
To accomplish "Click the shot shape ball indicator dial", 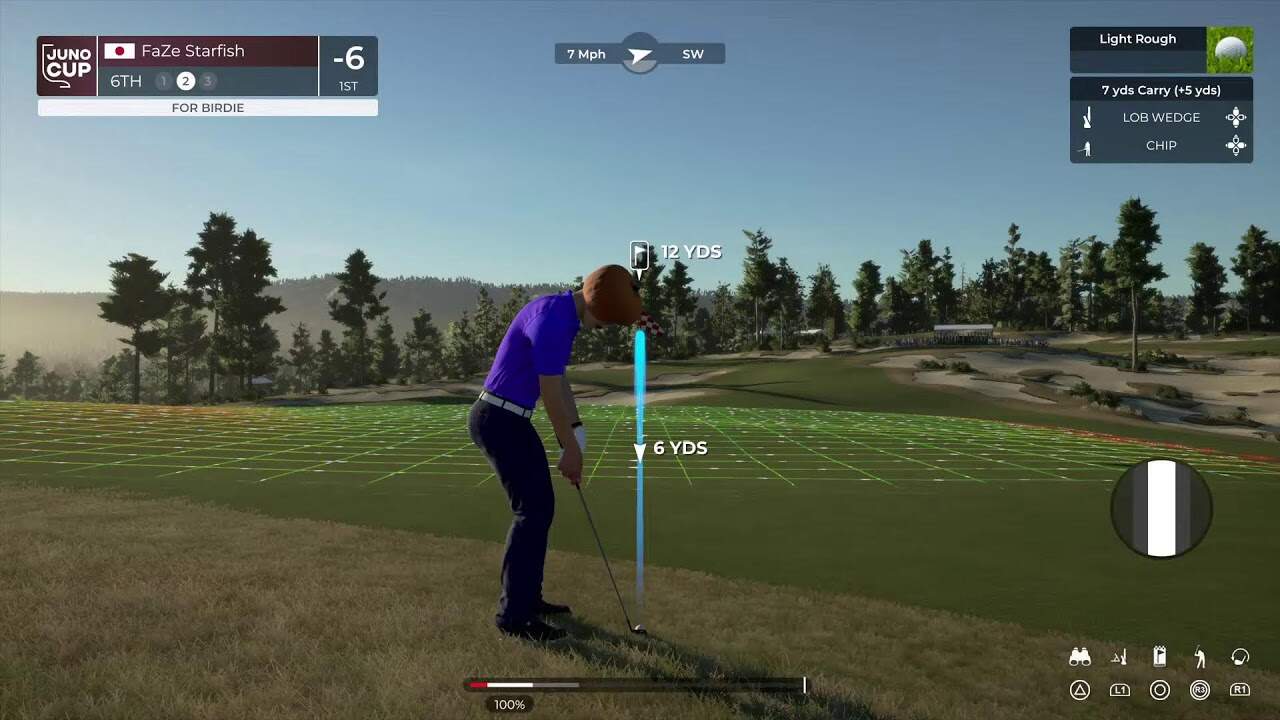I will tap(1161, 508).
